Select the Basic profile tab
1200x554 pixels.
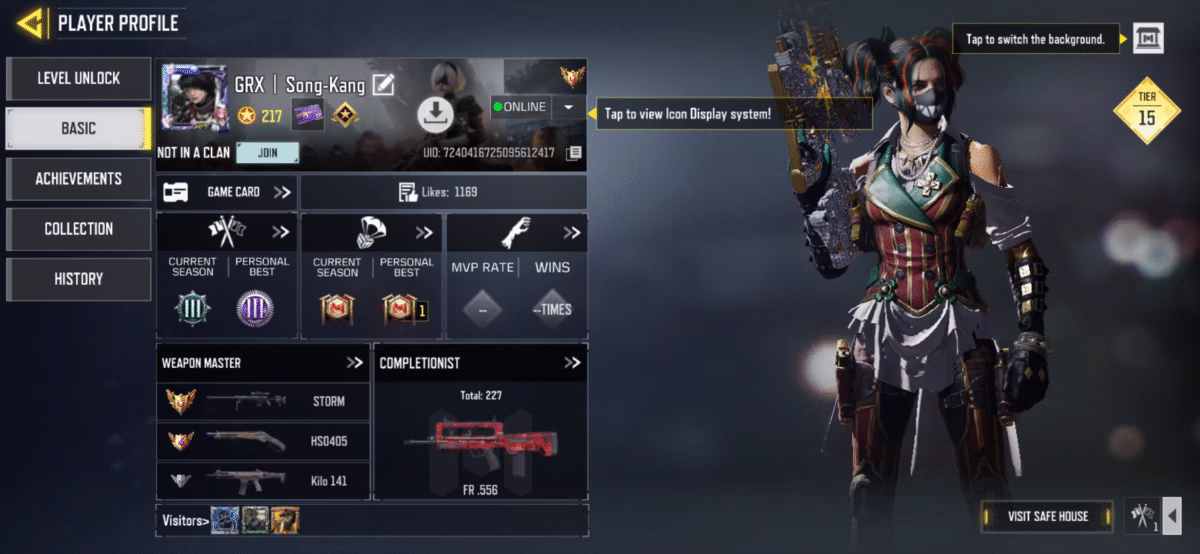pos(78,128)
